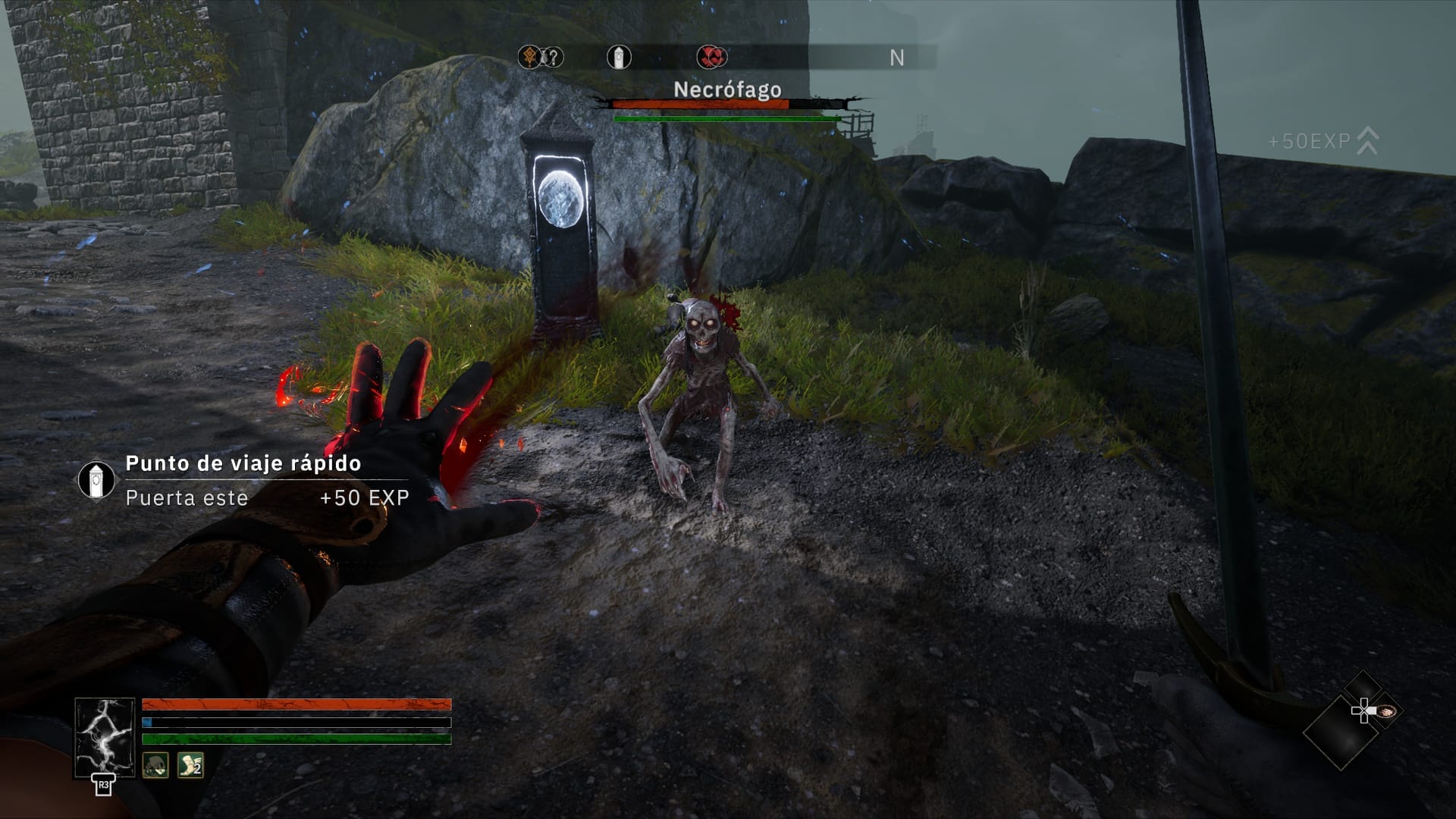Select the food bowl quick slot
This screenshot has width=1456, height=819.
[x=1385, y=711]
